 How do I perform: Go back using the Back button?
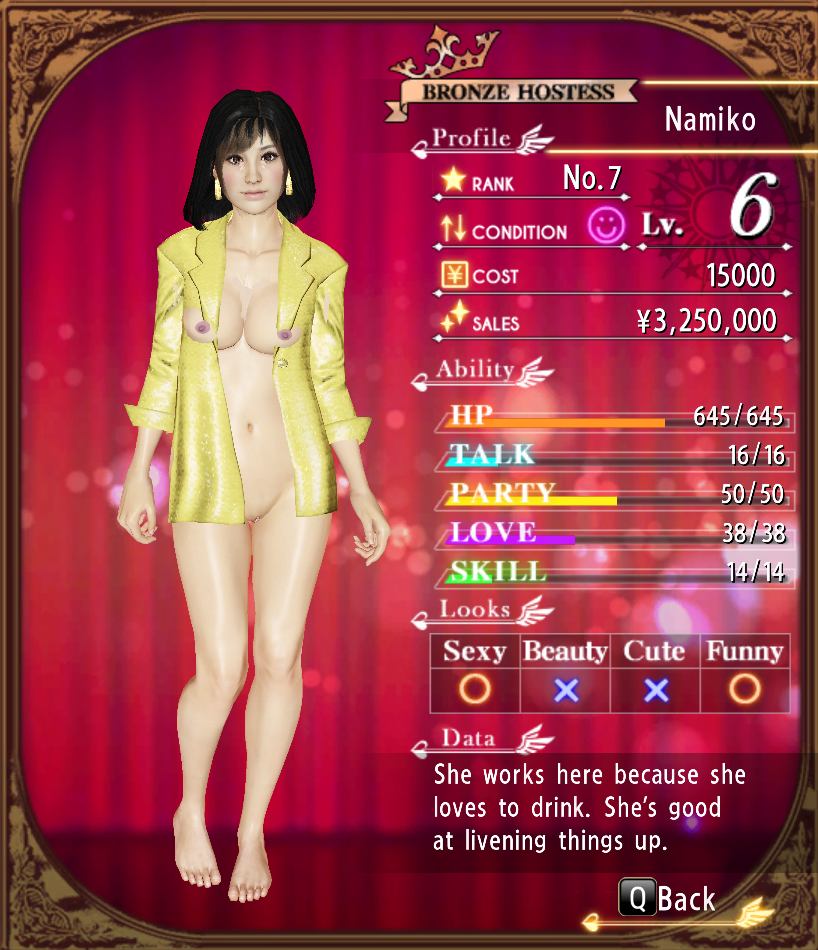pos(668,897)
